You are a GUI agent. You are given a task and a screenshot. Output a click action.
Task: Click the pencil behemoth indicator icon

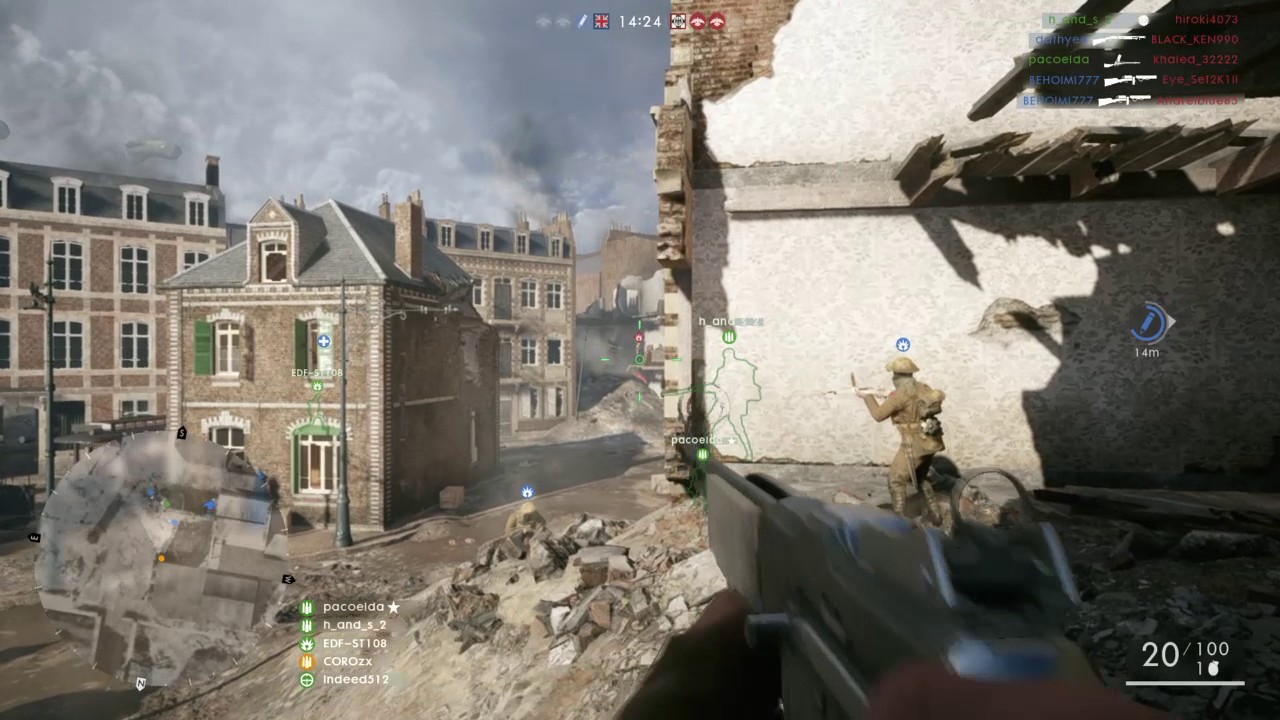(582, 21)
